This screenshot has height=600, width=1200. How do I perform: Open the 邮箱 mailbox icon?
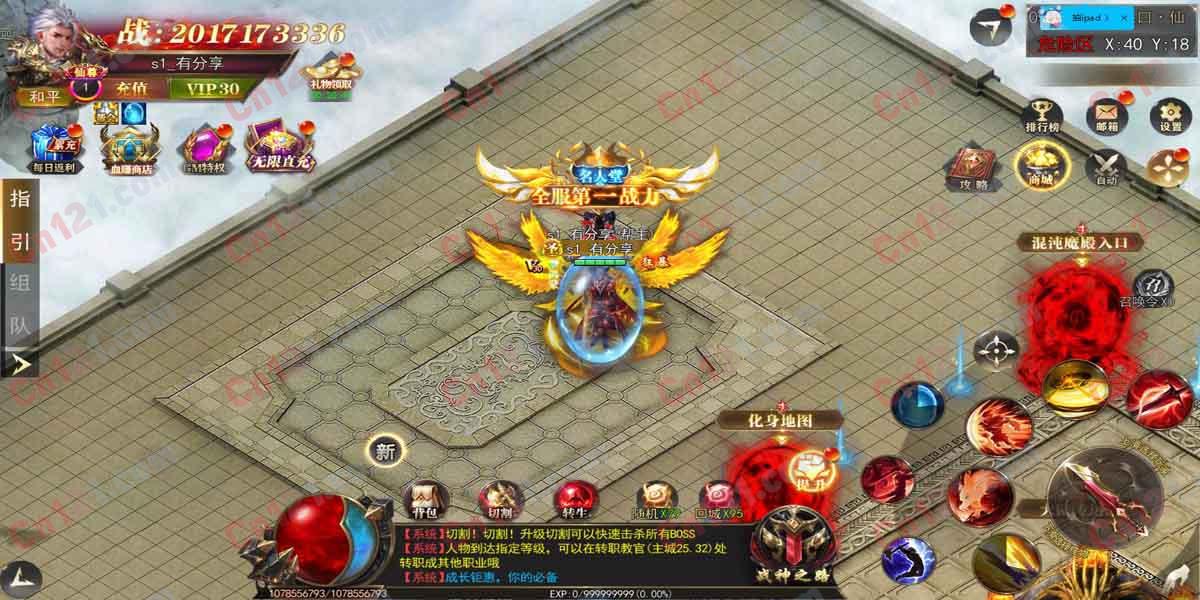[x=1107, y=116]
